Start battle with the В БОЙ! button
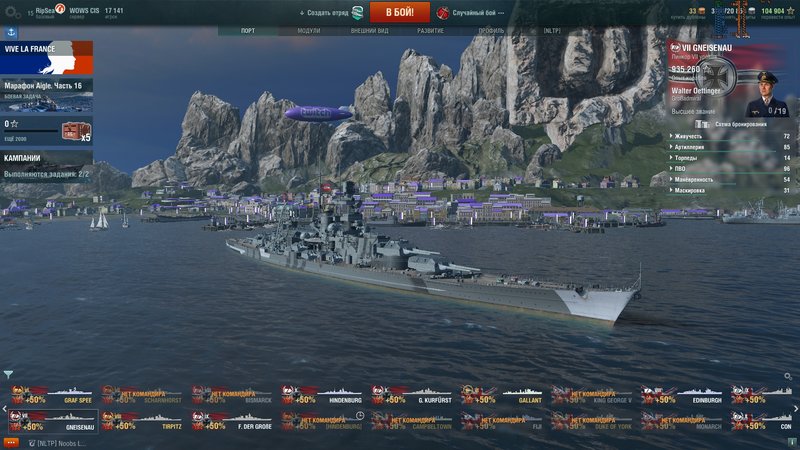 [x=399, y=12]
